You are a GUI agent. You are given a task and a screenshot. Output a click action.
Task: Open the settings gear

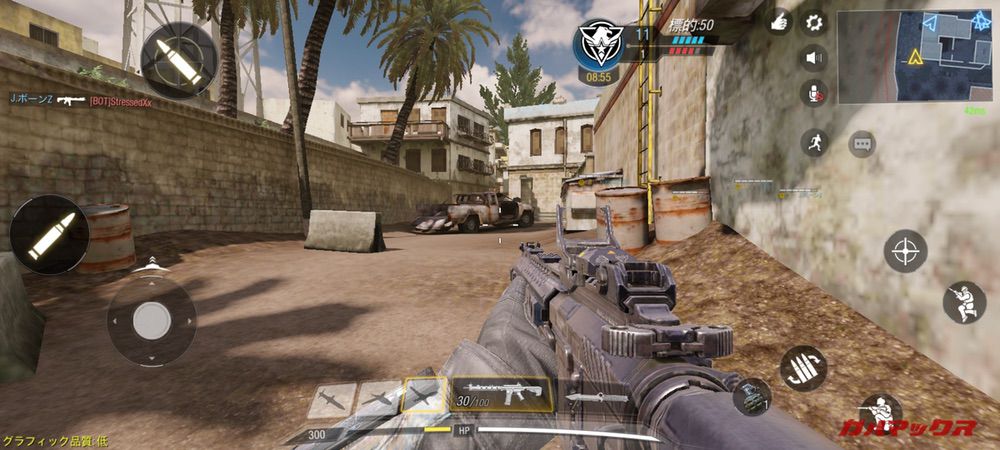pos(814,22)
